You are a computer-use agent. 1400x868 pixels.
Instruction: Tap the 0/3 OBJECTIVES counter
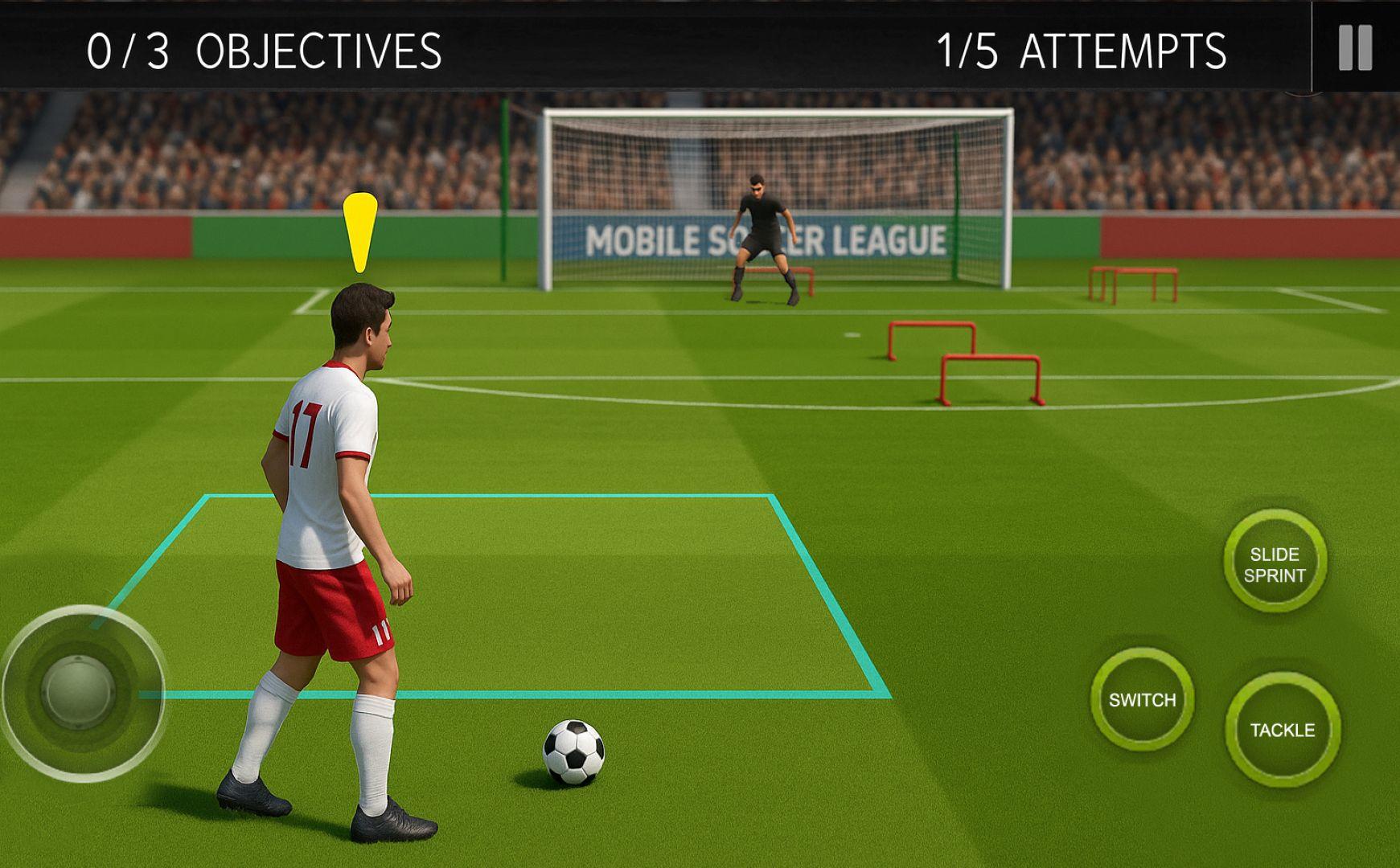[264, 50]
